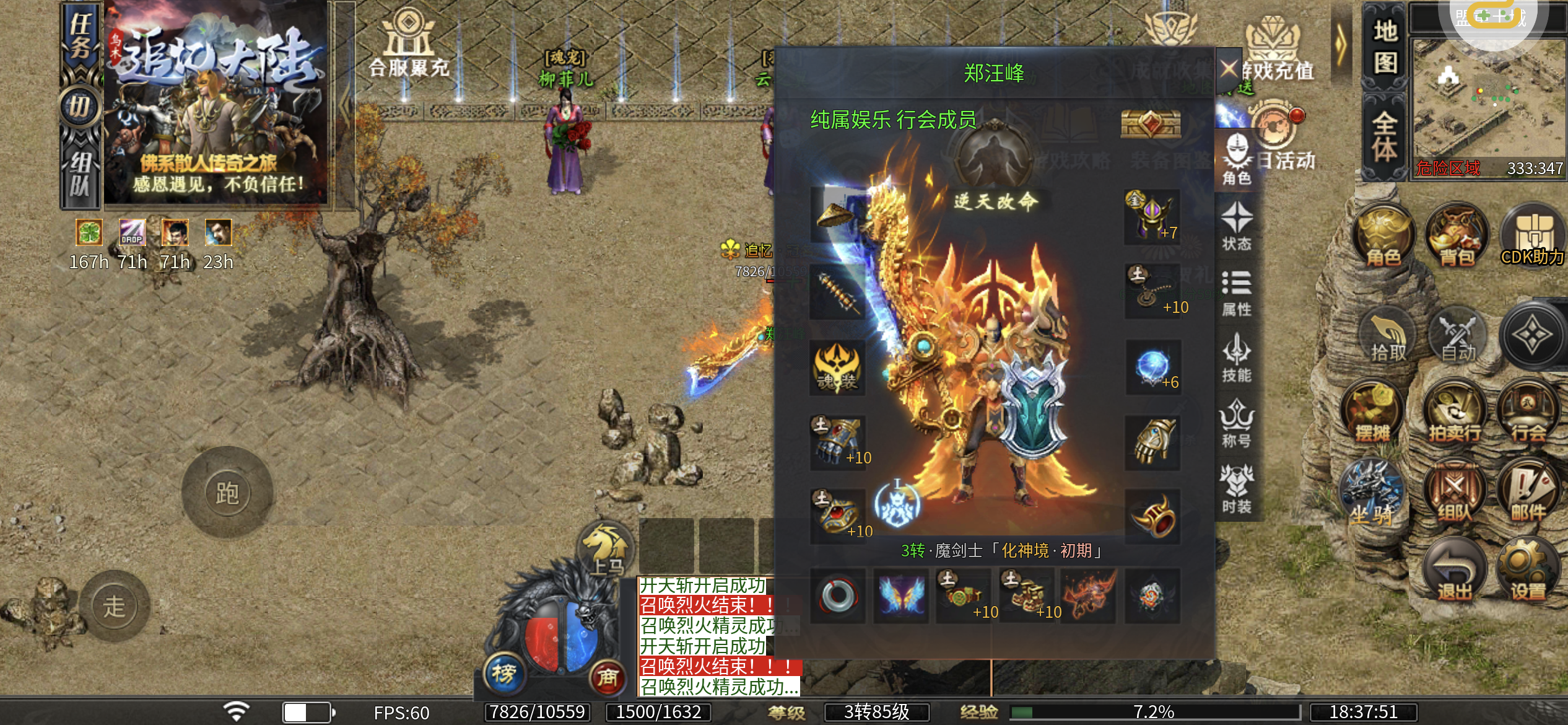
Task: Open the 商 shop button
Action: (607, 677)
